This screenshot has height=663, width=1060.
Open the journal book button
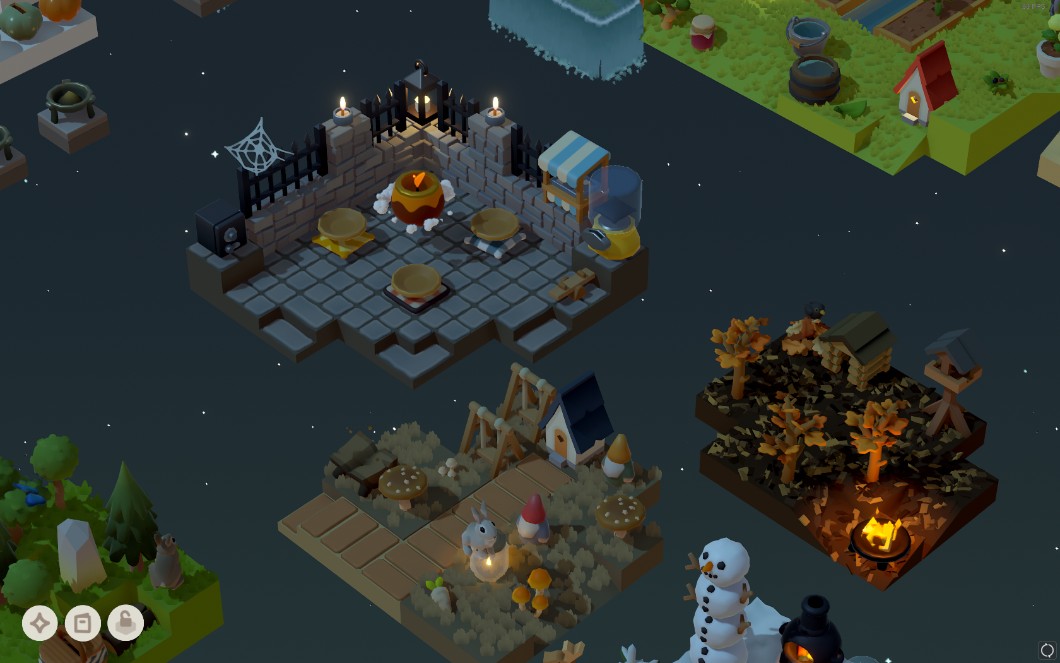(x=83, y=623)
